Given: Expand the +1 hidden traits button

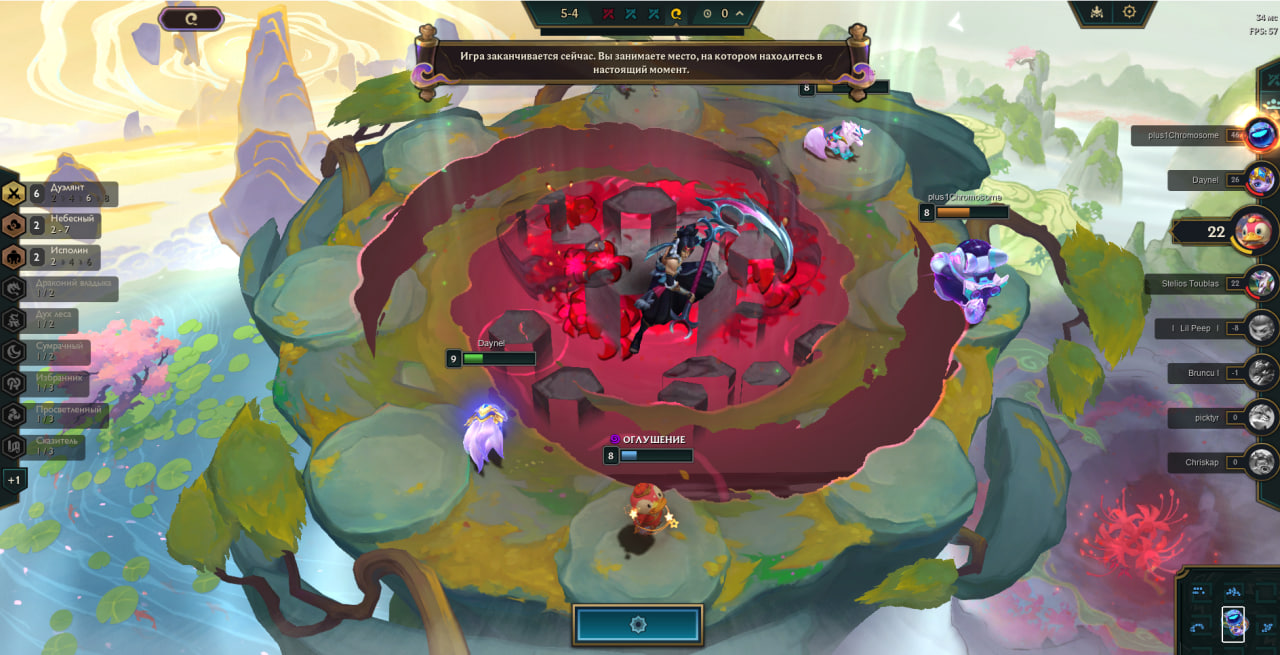Looking at the screenshot, I should click(14, 480).
